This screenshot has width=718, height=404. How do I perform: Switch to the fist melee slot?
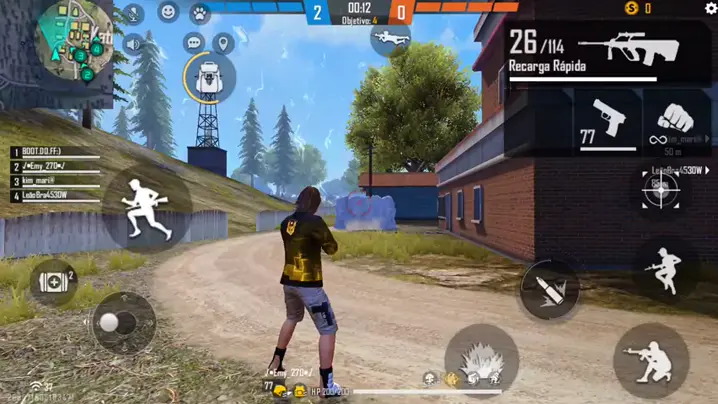[x=677, y=121]
